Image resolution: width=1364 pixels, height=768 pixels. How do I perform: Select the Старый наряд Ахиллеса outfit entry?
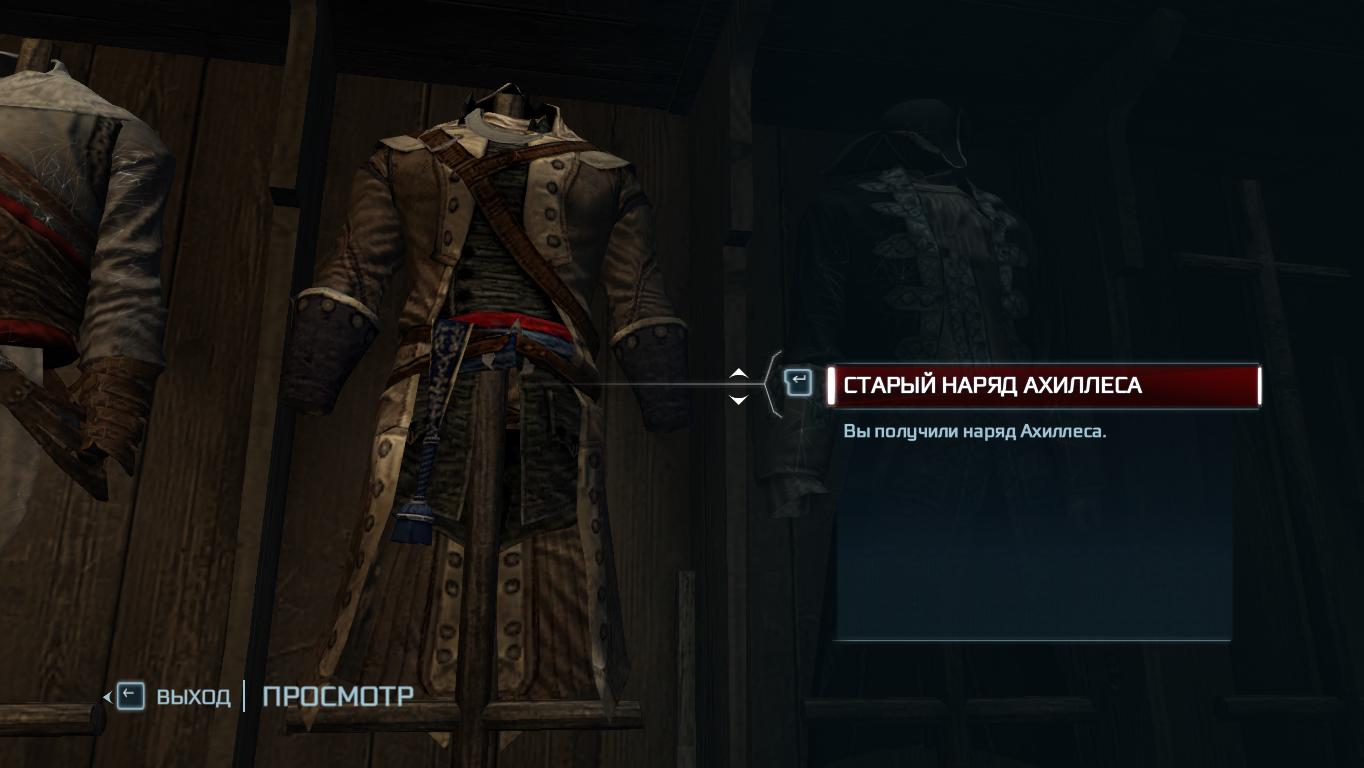click(1042, 385)
